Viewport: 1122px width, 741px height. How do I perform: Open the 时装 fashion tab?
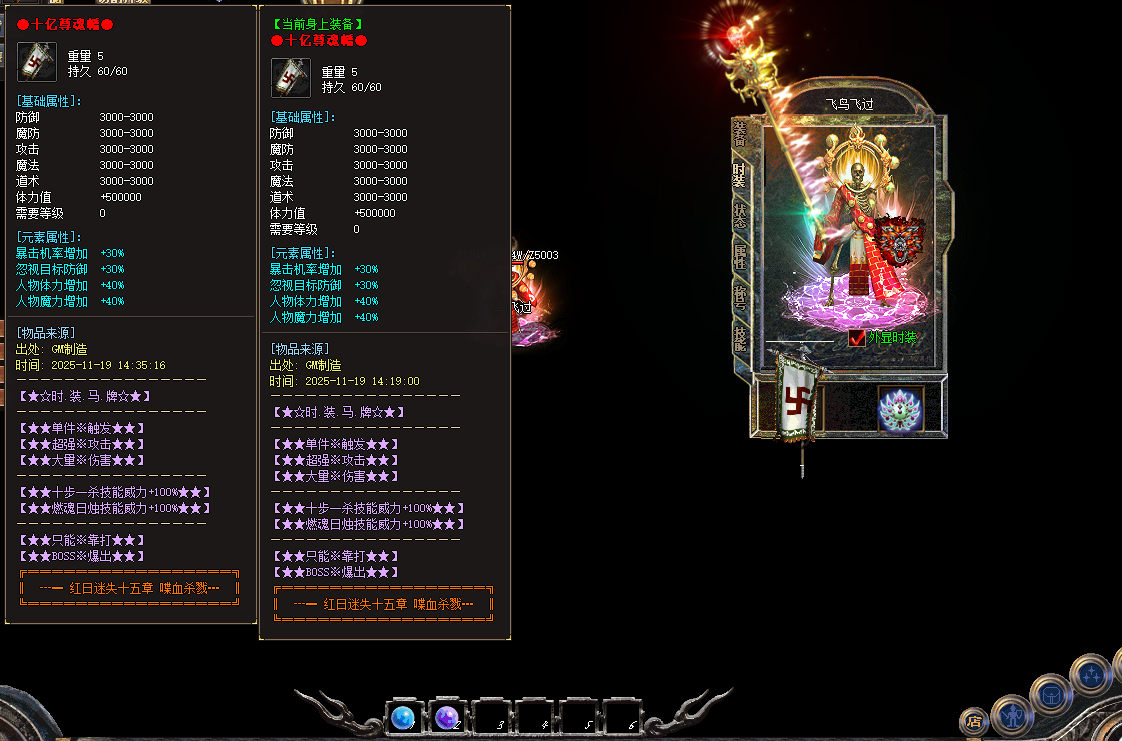click(x=740, y=176)
